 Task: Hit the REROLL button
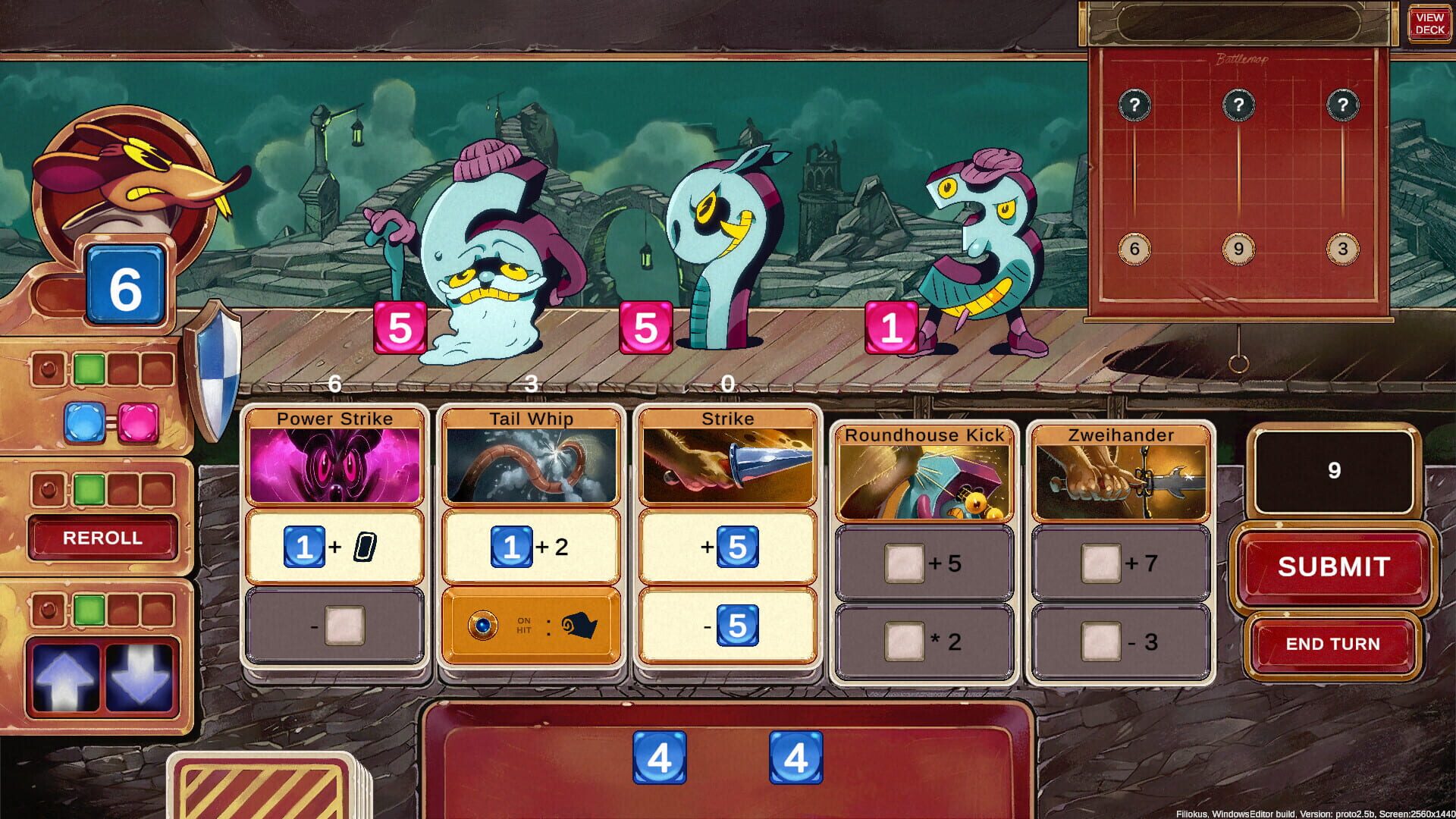(102, 538)
